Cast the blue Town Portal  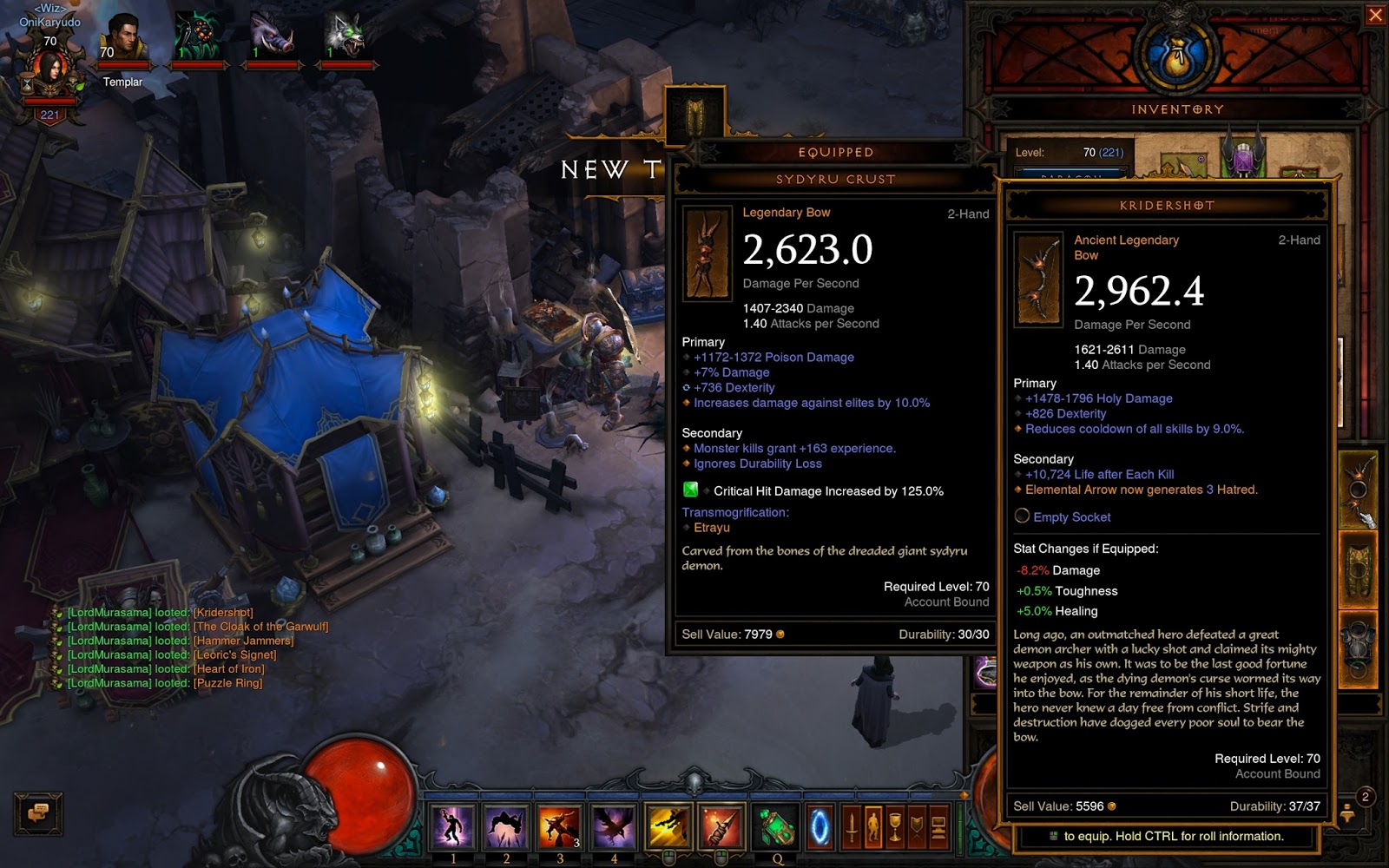[x=820, y=827]
